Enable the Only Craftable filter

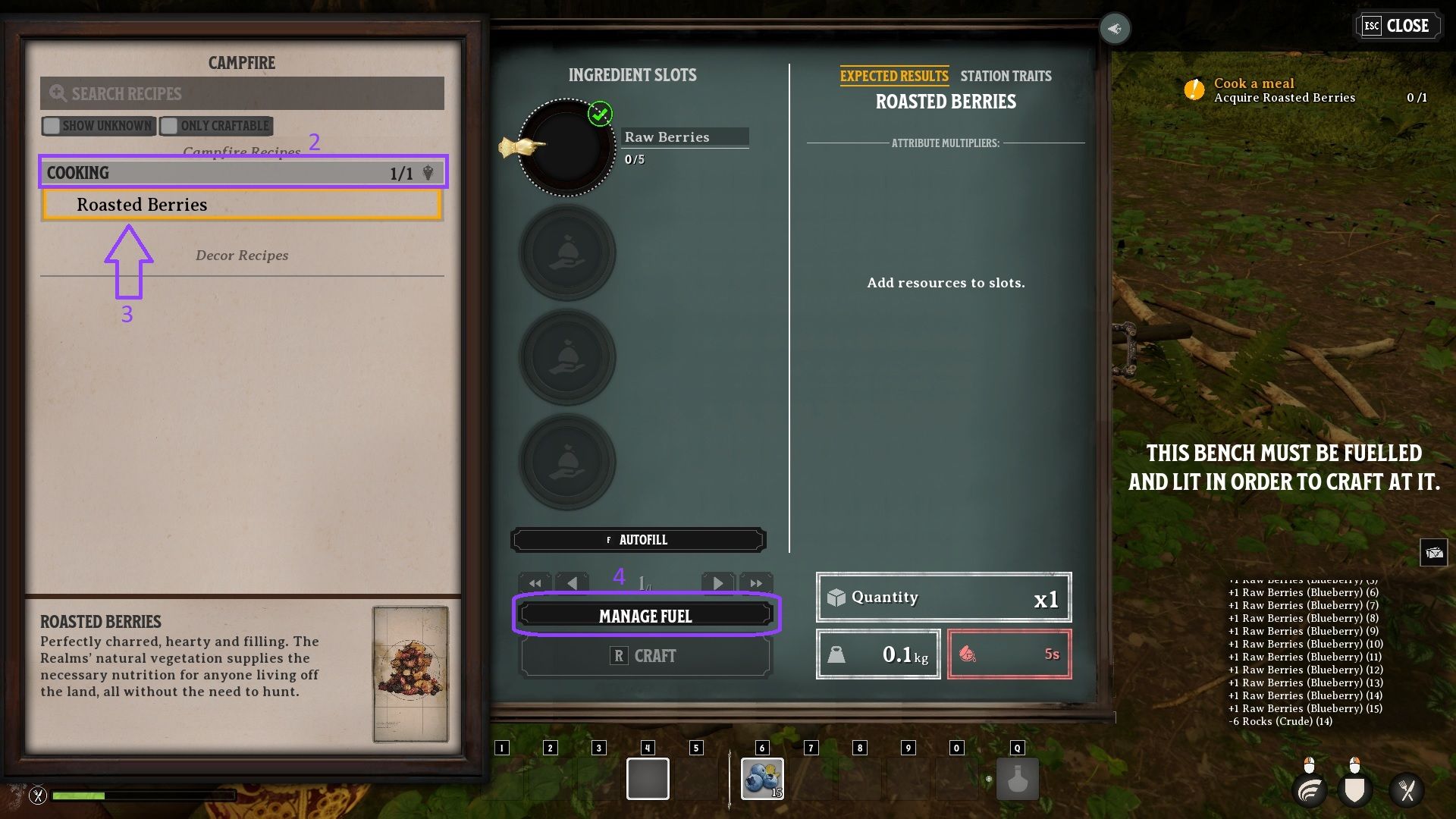[x=170, y=126]
